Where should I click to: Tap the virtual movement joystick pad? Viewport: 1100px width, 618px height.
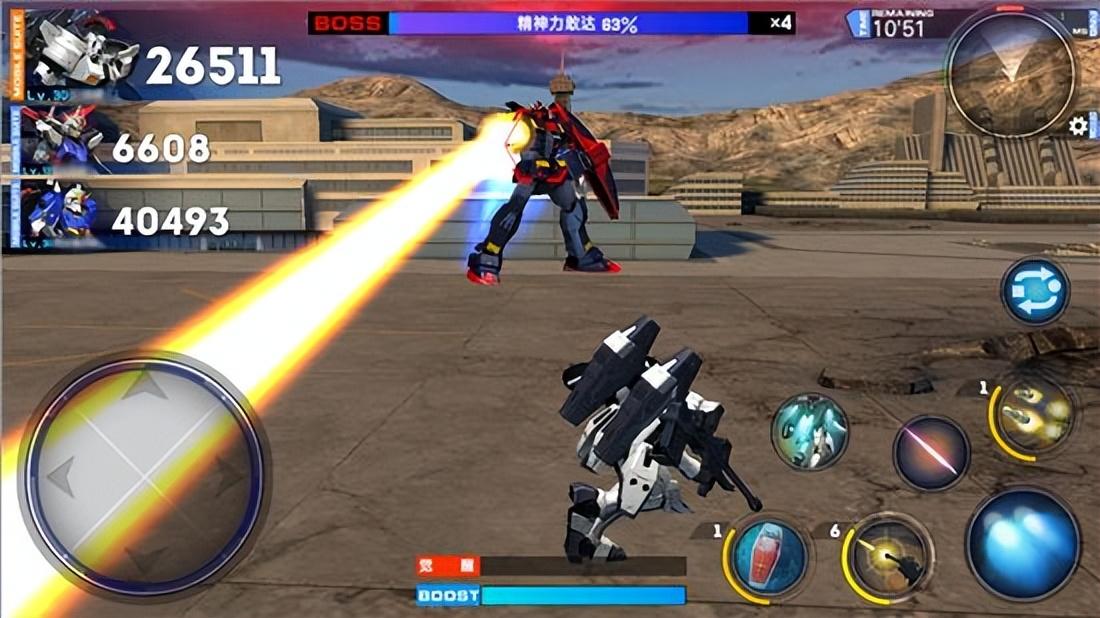coord(142,474)
